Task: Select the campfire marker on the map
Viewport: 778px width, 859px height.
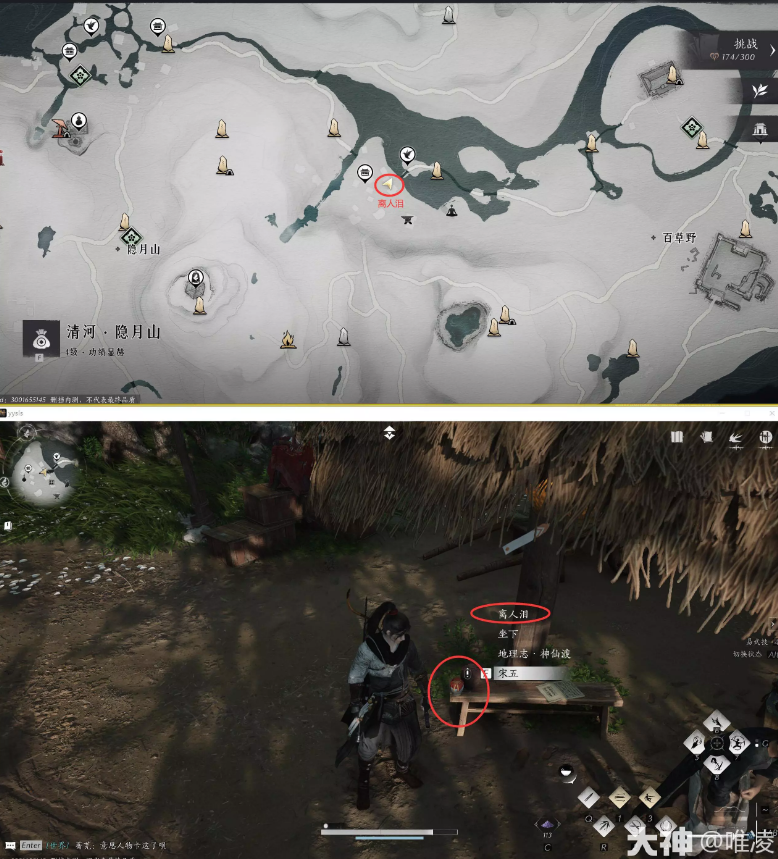Action: [288, 340]
